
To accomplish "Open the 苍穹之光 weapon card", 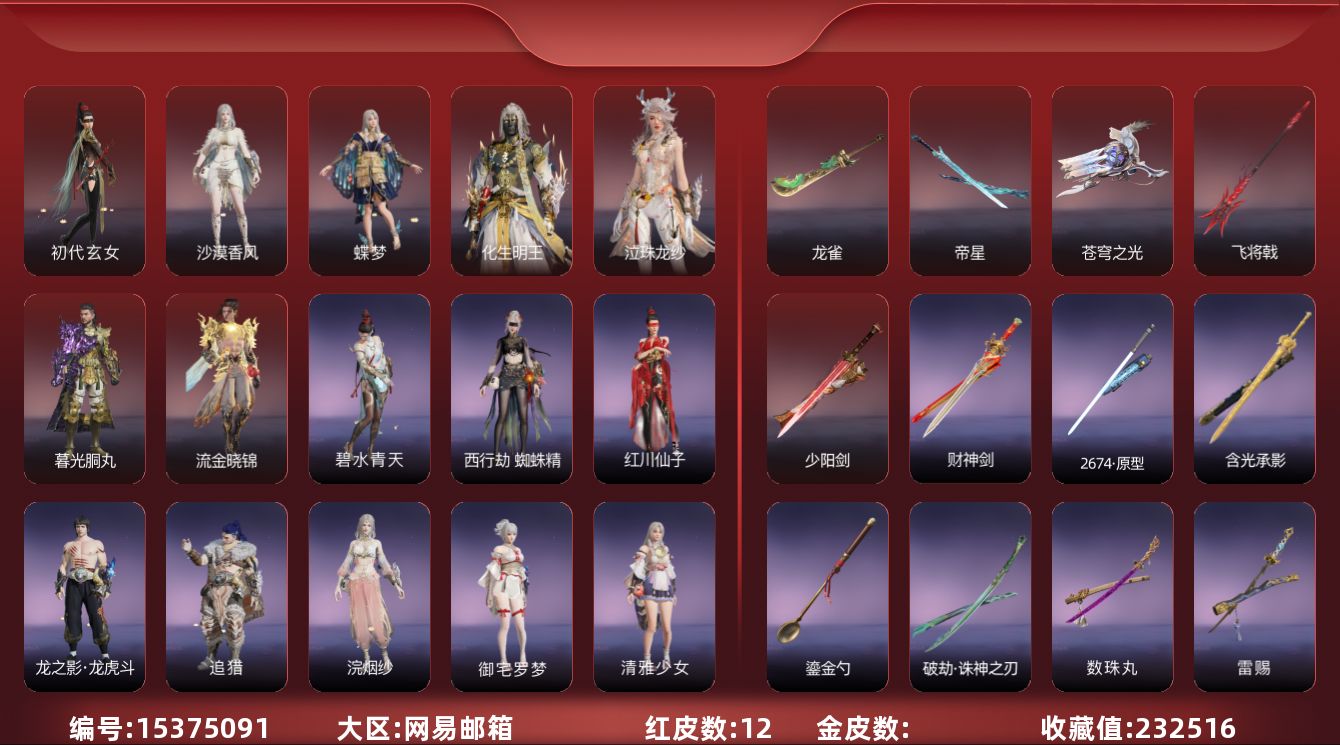I will click(x=1112, y=180).
